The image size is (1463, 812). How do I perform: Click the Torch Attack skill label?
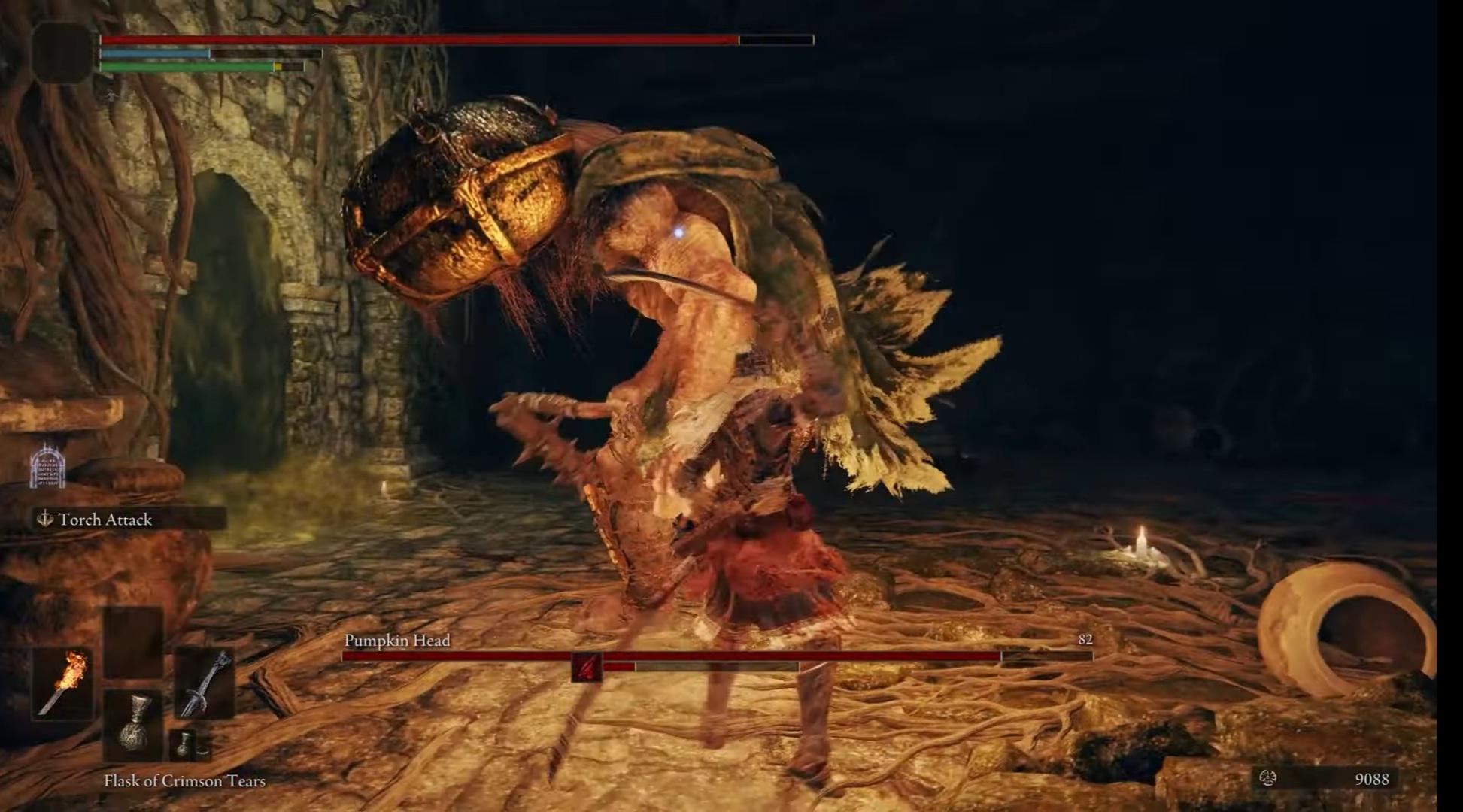105,520
